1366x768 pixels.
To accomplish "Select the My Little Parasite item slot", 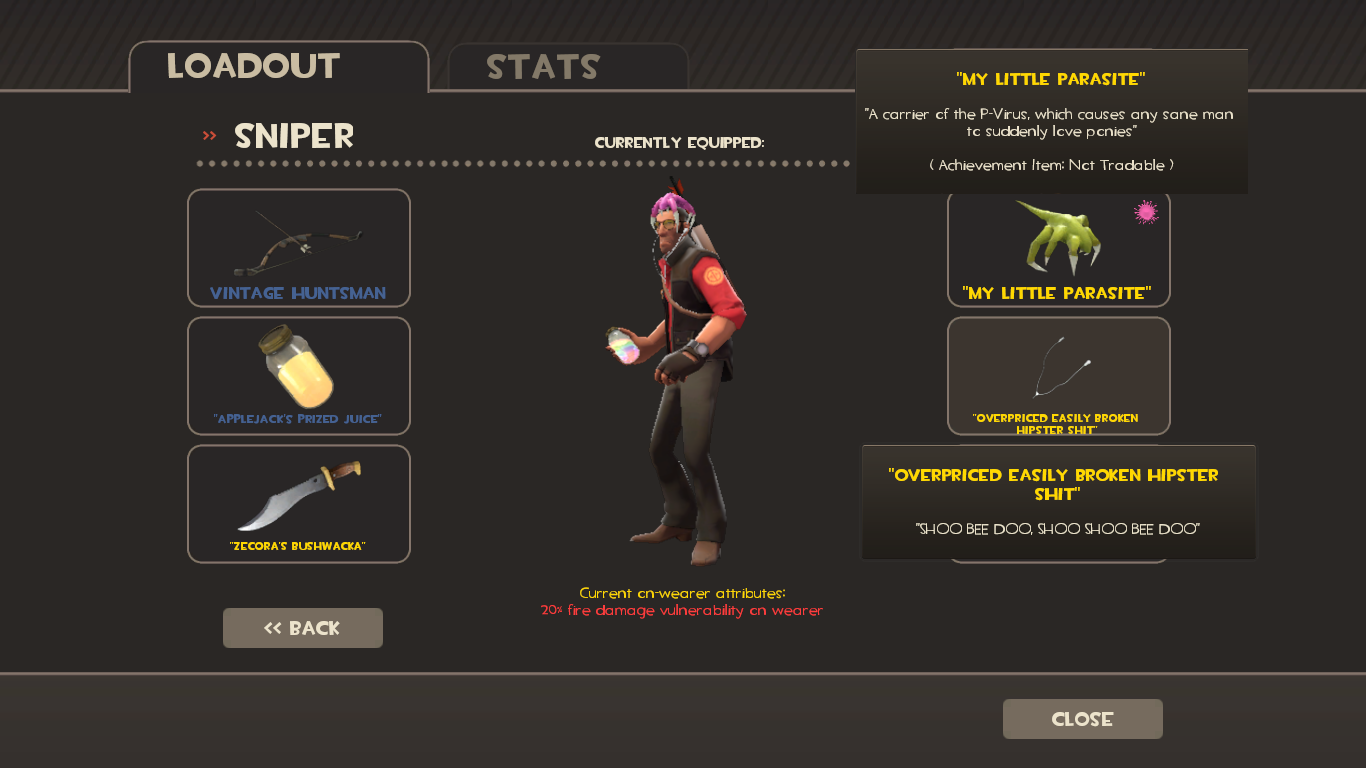I will [1058, 250].
